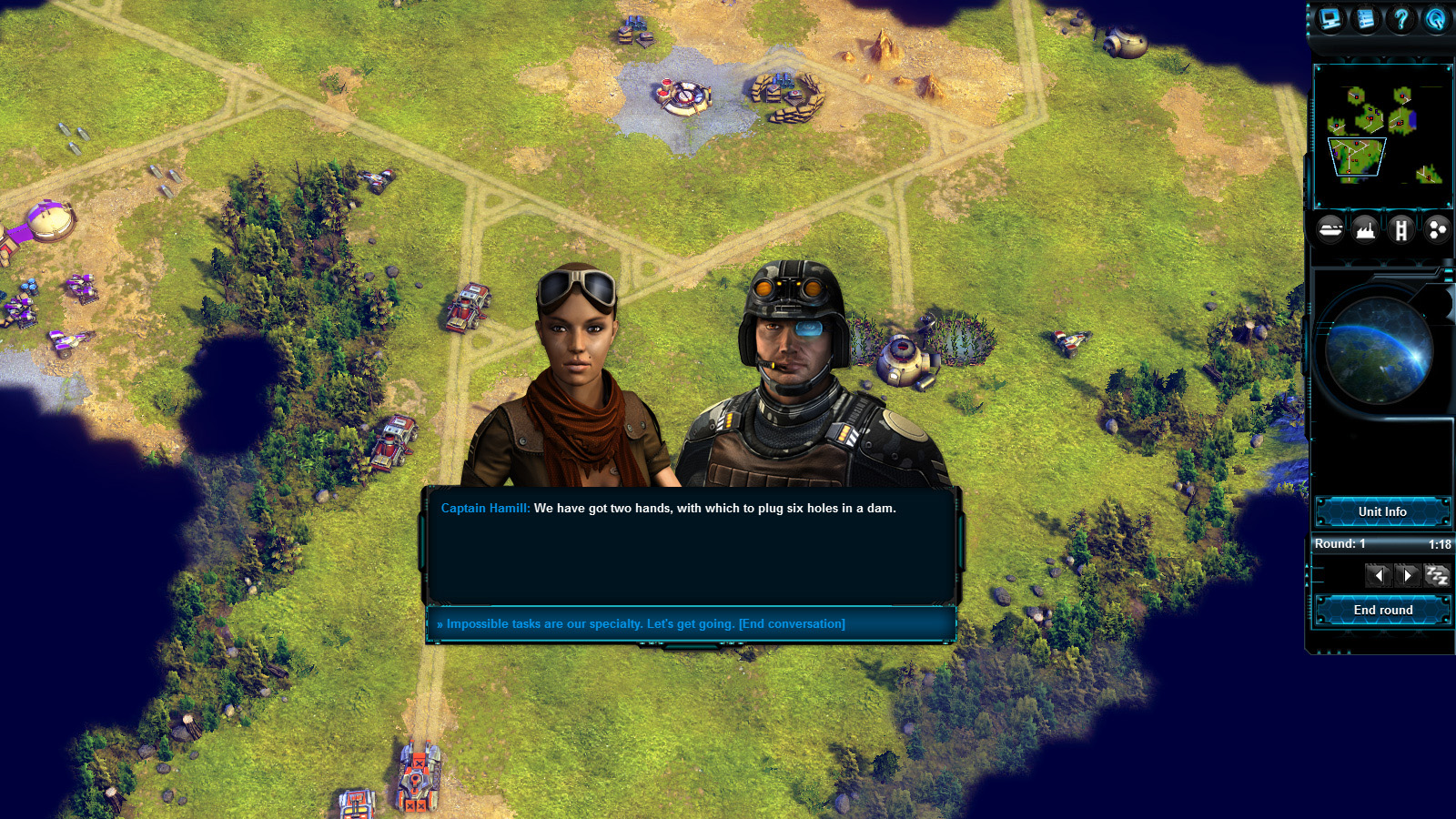Screen dimensions: 1456x819
Task: Toggle sleep mode with the Zzz icon
Action: point(1436,575)
